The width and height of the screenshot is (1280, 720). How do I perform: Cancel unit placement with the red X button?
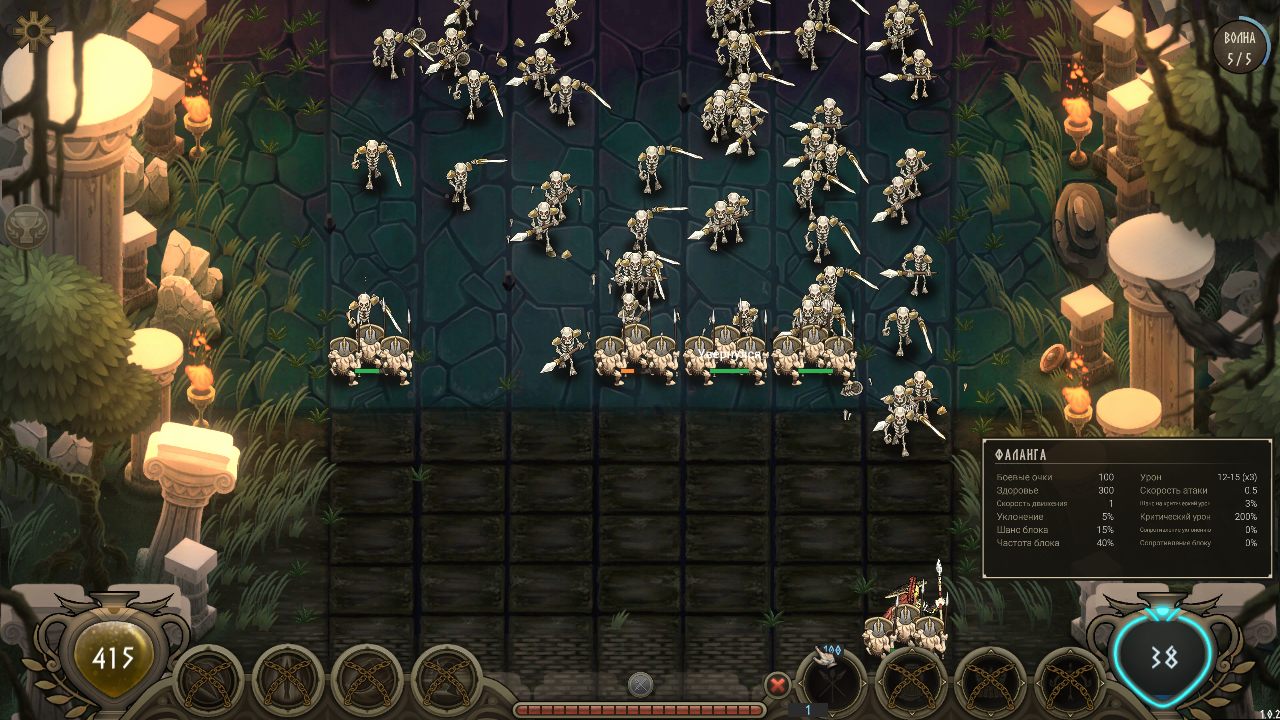click(778, 686)
